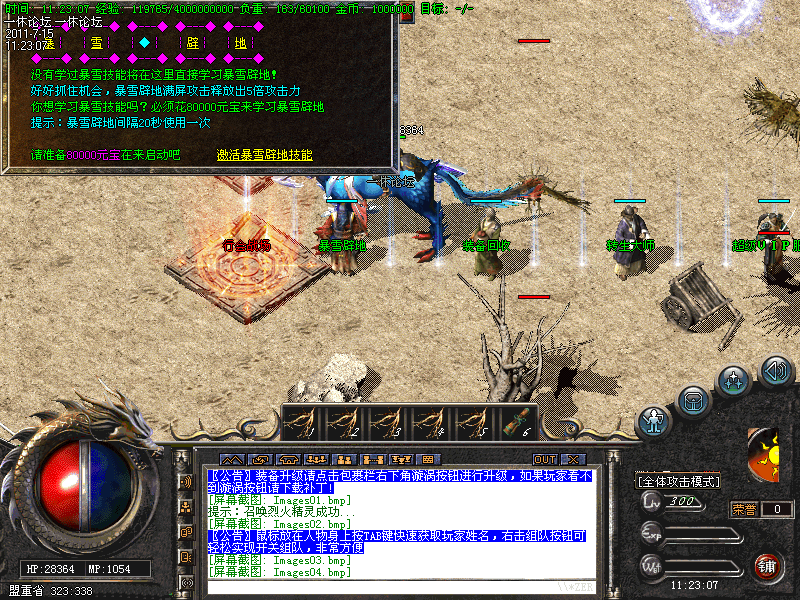Open the character status round button

pos(654,420)
